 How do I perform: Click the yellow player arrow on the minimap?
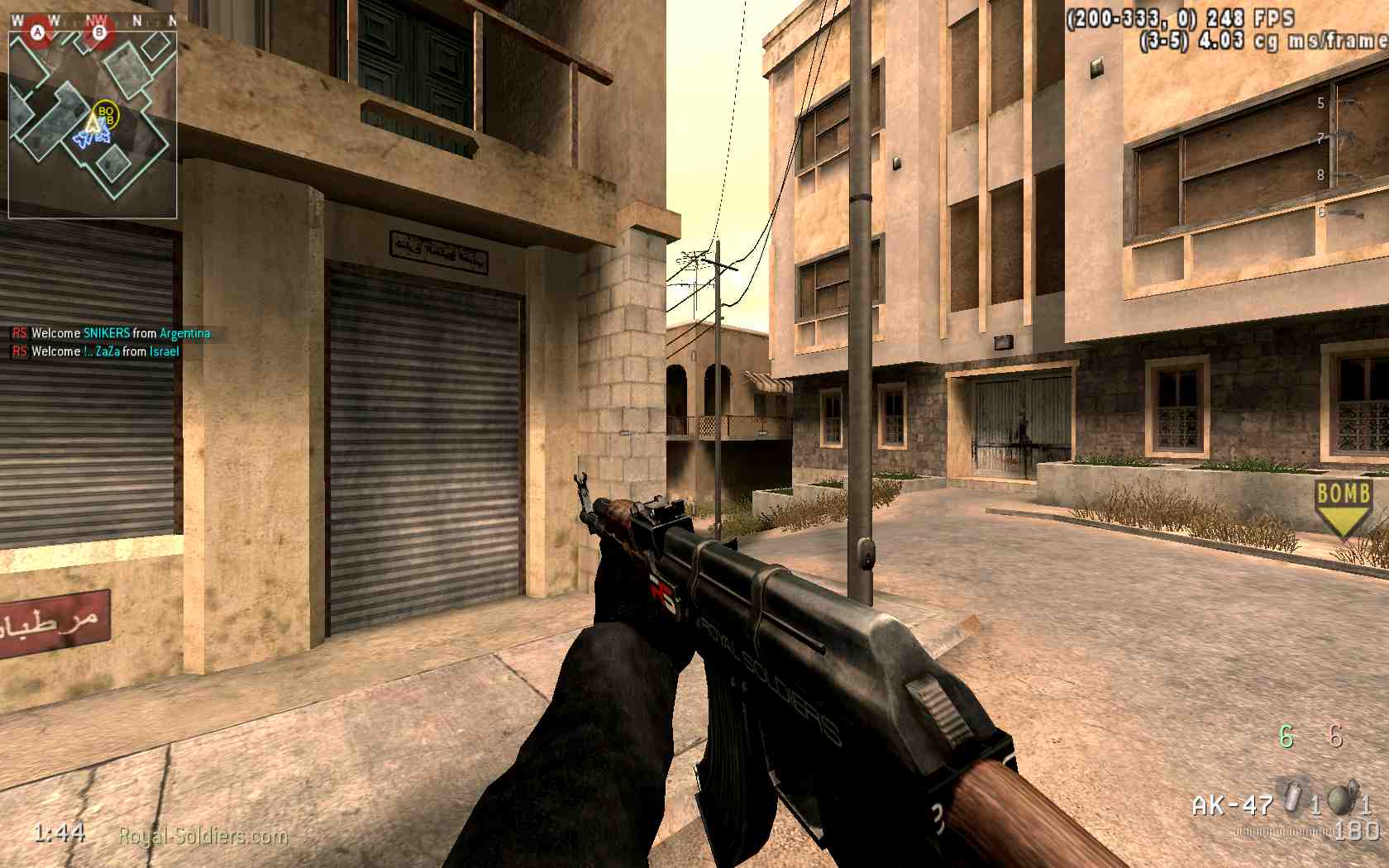93,123
